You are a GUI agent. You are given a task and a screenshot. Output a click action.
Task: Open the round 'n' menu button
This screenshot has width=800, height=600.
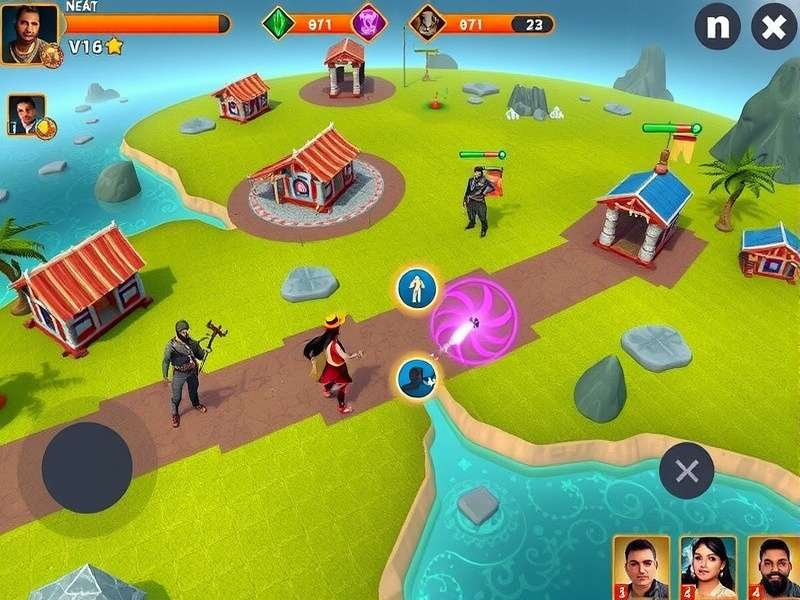coord(717,27)
